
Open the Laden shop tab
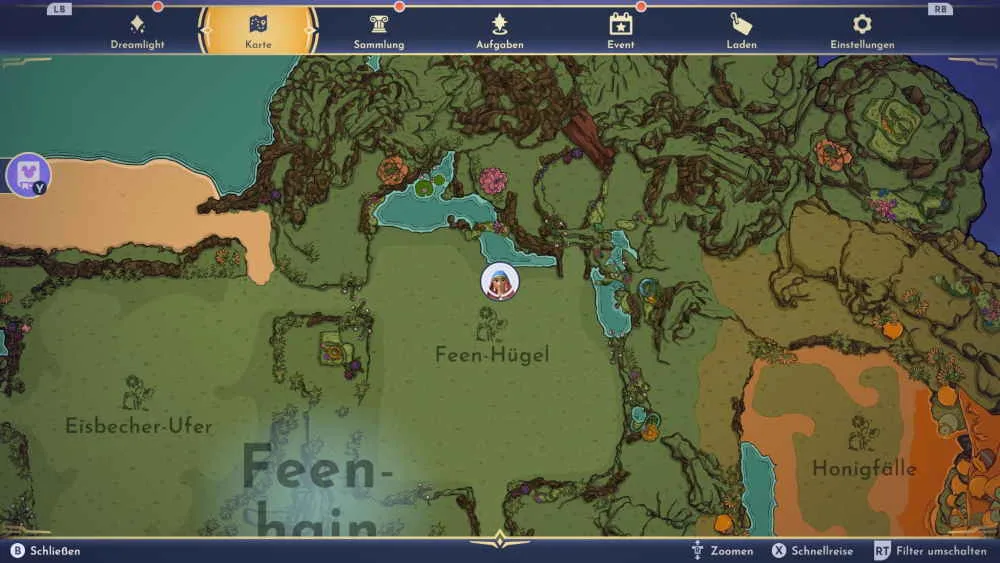741,30
